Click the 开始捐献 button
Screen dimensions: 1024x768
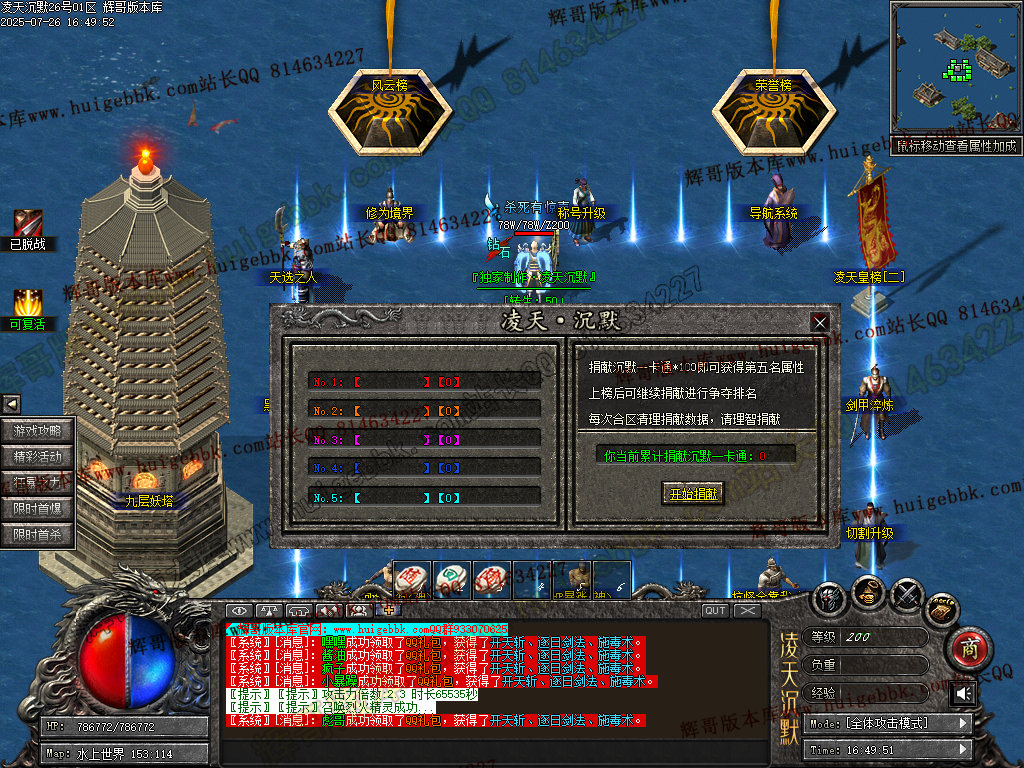tap(692, 493)
